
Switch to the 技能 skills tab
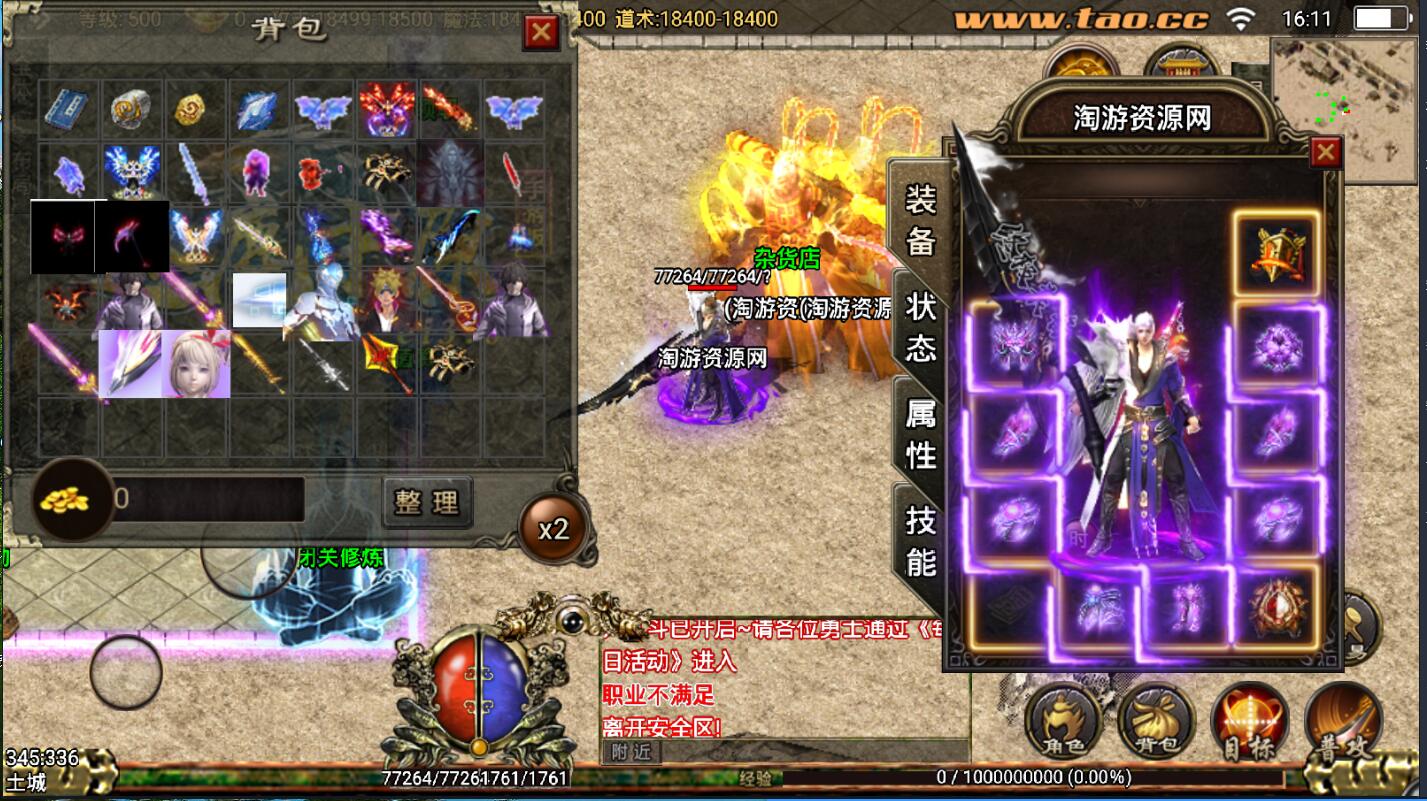(x=920, y=540)
